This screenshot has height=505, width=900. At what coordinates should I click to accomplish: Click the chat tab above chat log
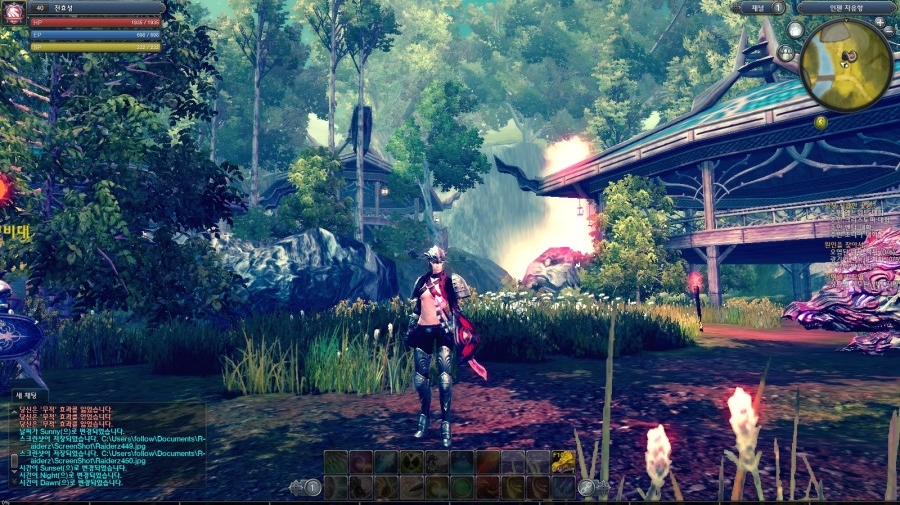26,396
